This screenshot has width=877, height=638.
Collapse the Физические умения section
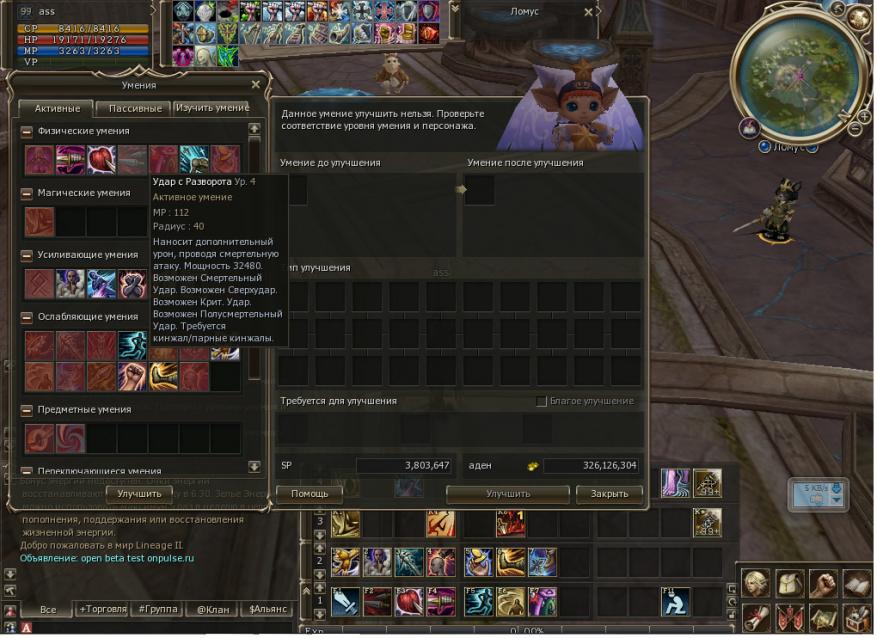pyautogui.click(x=27, y=131)
